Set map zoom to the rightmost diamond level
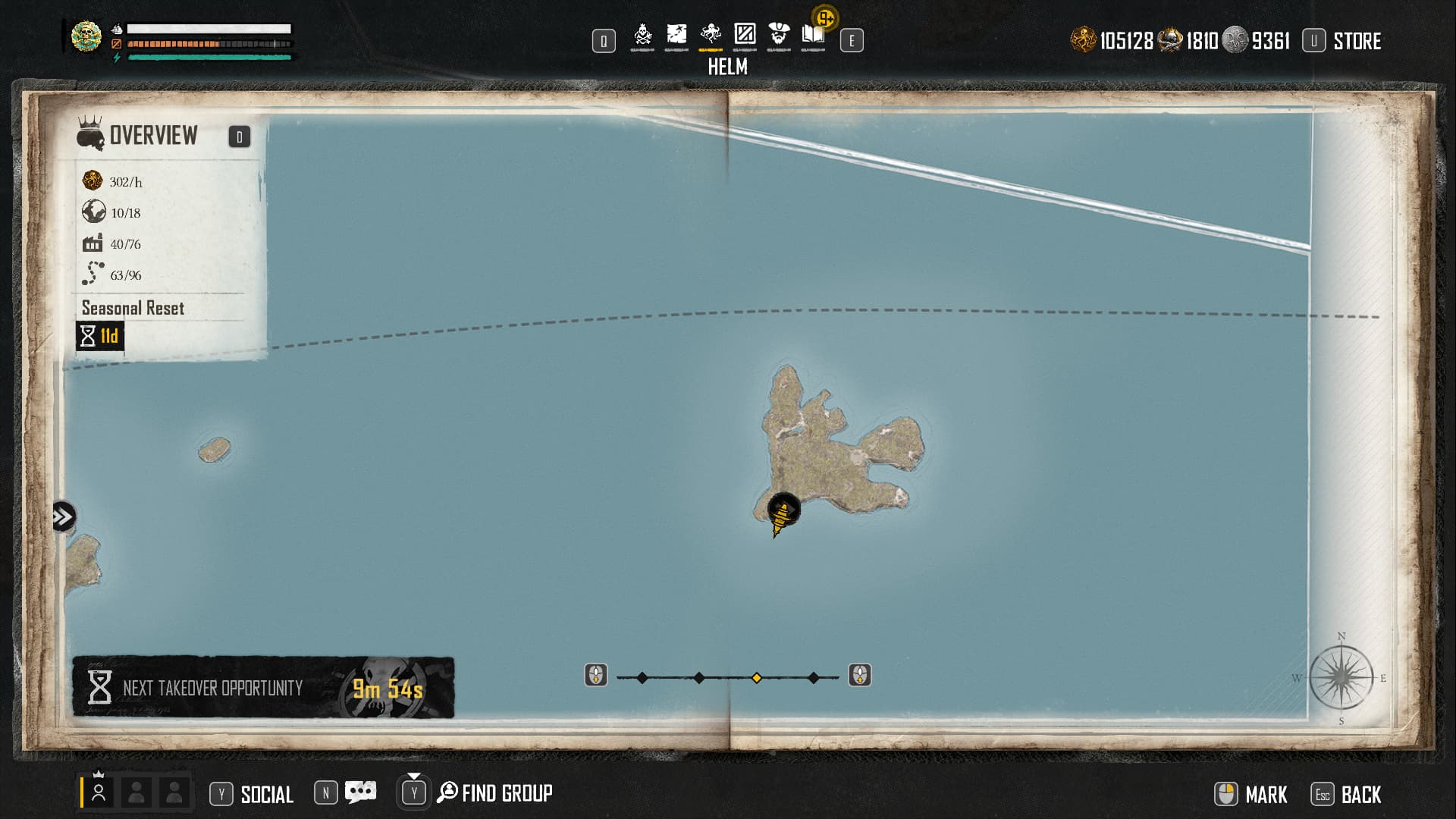This screenshot has width=1456, height=819. [814, 677]
